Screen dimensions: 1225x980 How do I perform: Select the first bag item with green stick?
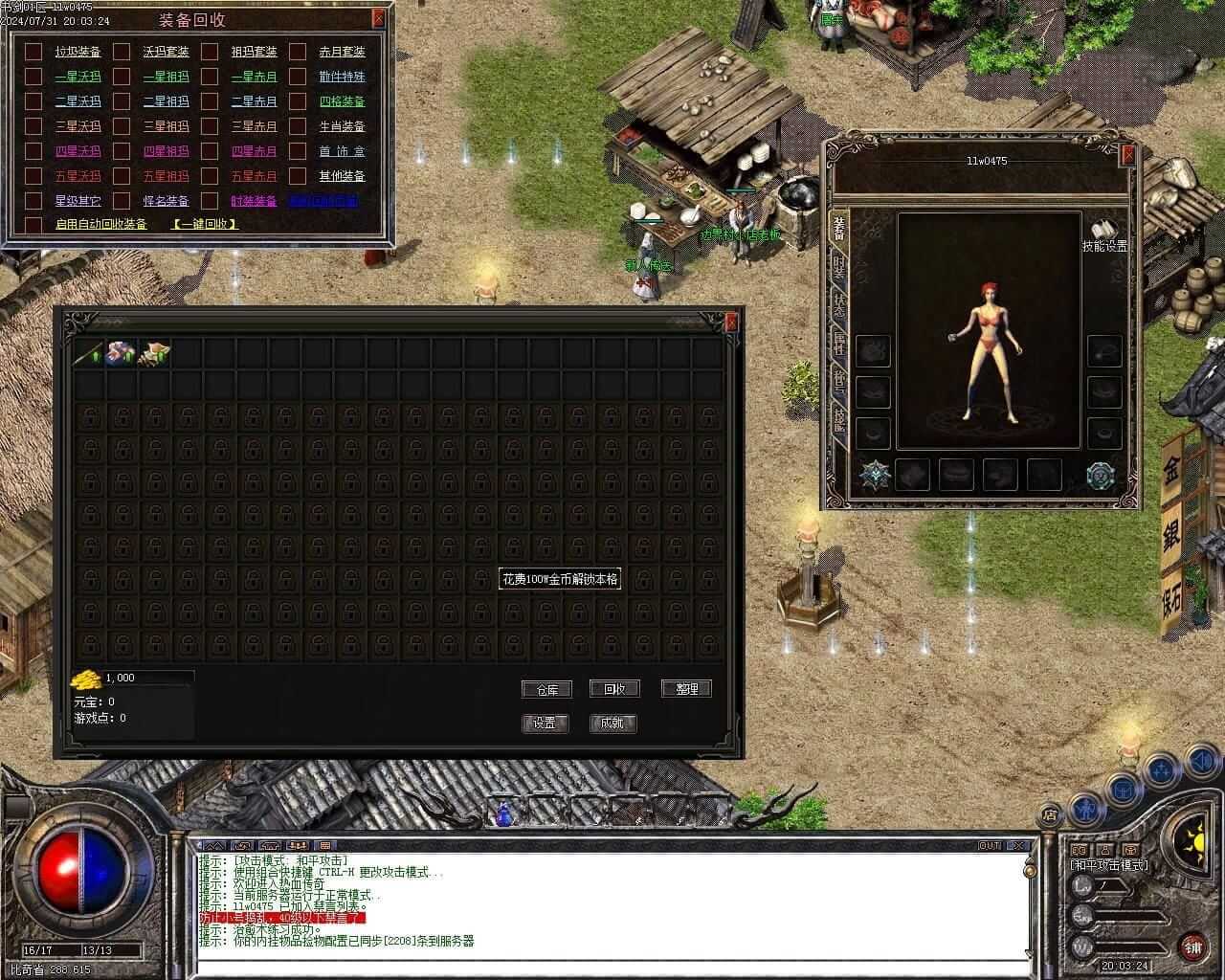tap(89, 353)
